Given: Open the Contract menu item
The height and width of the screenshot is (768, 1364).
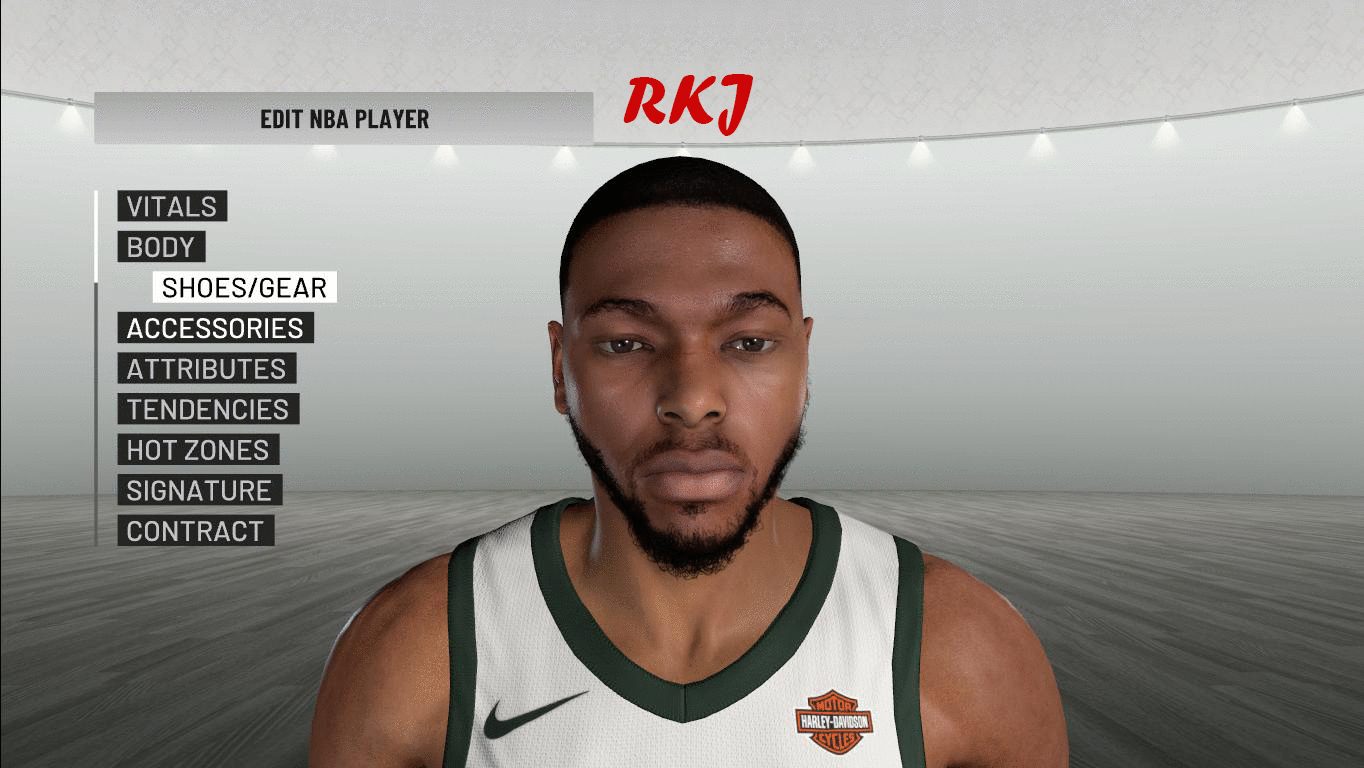Looking at the screenshot, I should pyautogui.click(x=195, y=531).
